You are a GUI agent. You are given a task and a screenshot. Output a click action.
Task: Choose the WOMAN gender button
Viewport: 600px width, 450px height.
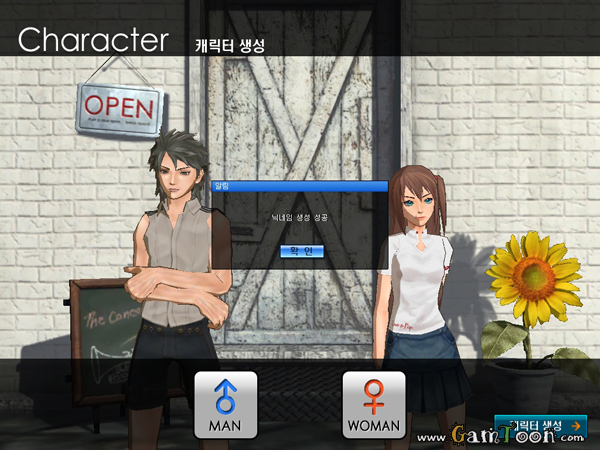pos(374,405)
